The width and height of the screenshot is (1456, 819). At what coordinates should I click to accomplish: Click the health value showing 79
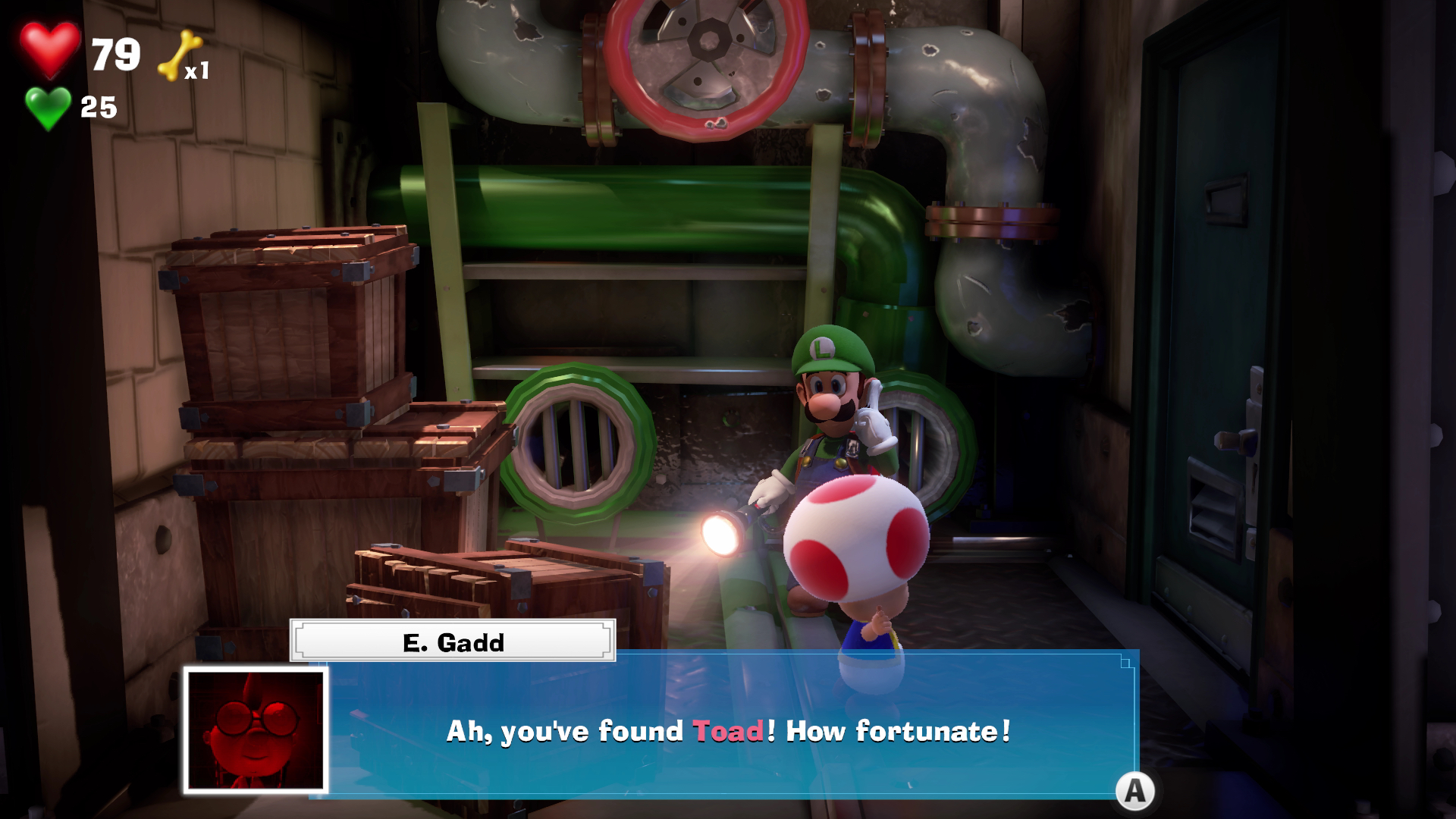pyautogui.click(x=115, y=55)
